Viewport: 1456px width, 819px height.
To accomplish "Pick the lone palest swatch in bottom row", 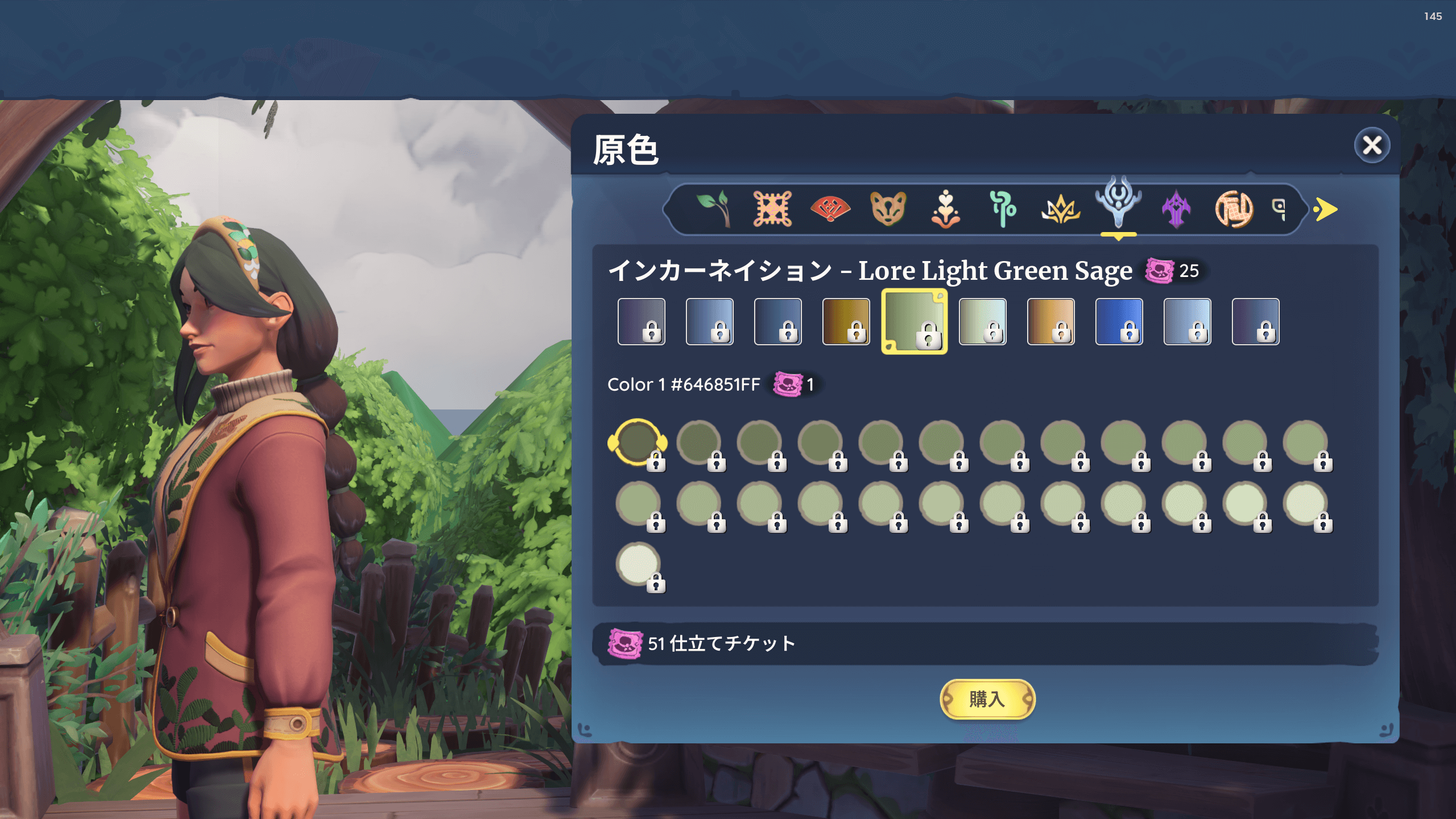I will (638, 564).
